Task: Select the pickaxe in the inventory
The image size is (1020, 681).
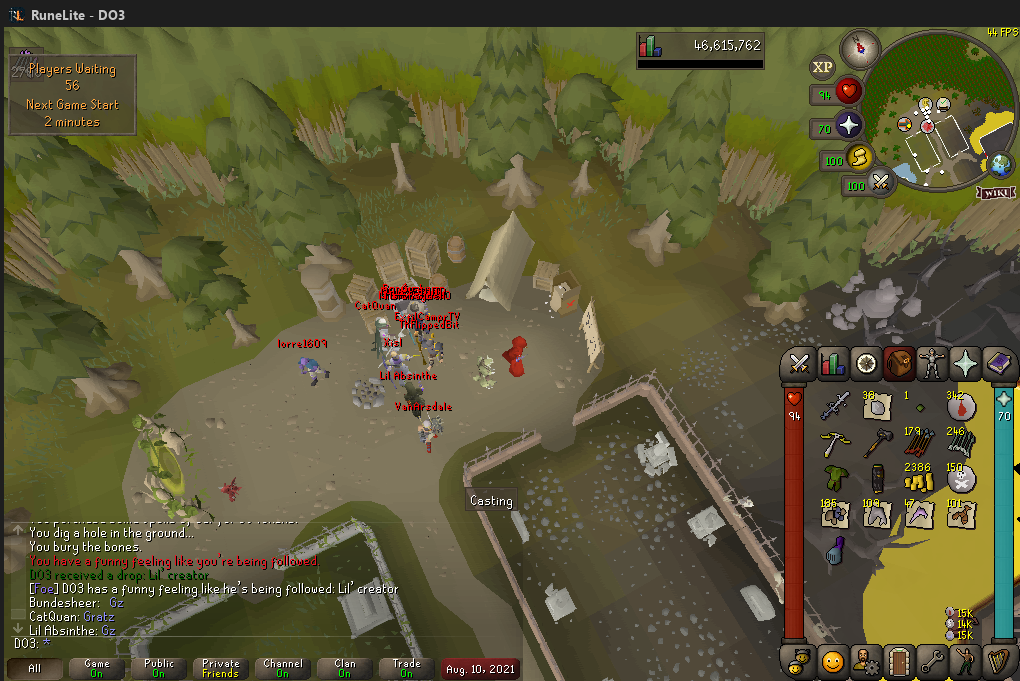Action: point(836,443)
